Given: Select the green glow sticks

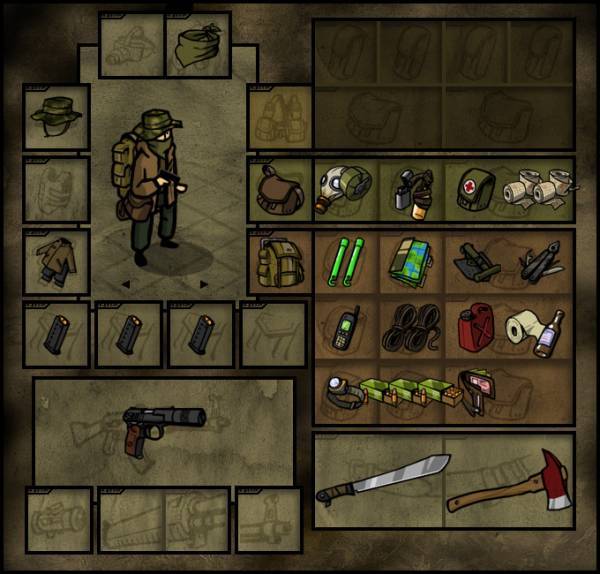Looking at the screenshot, I should pos(345,261).
